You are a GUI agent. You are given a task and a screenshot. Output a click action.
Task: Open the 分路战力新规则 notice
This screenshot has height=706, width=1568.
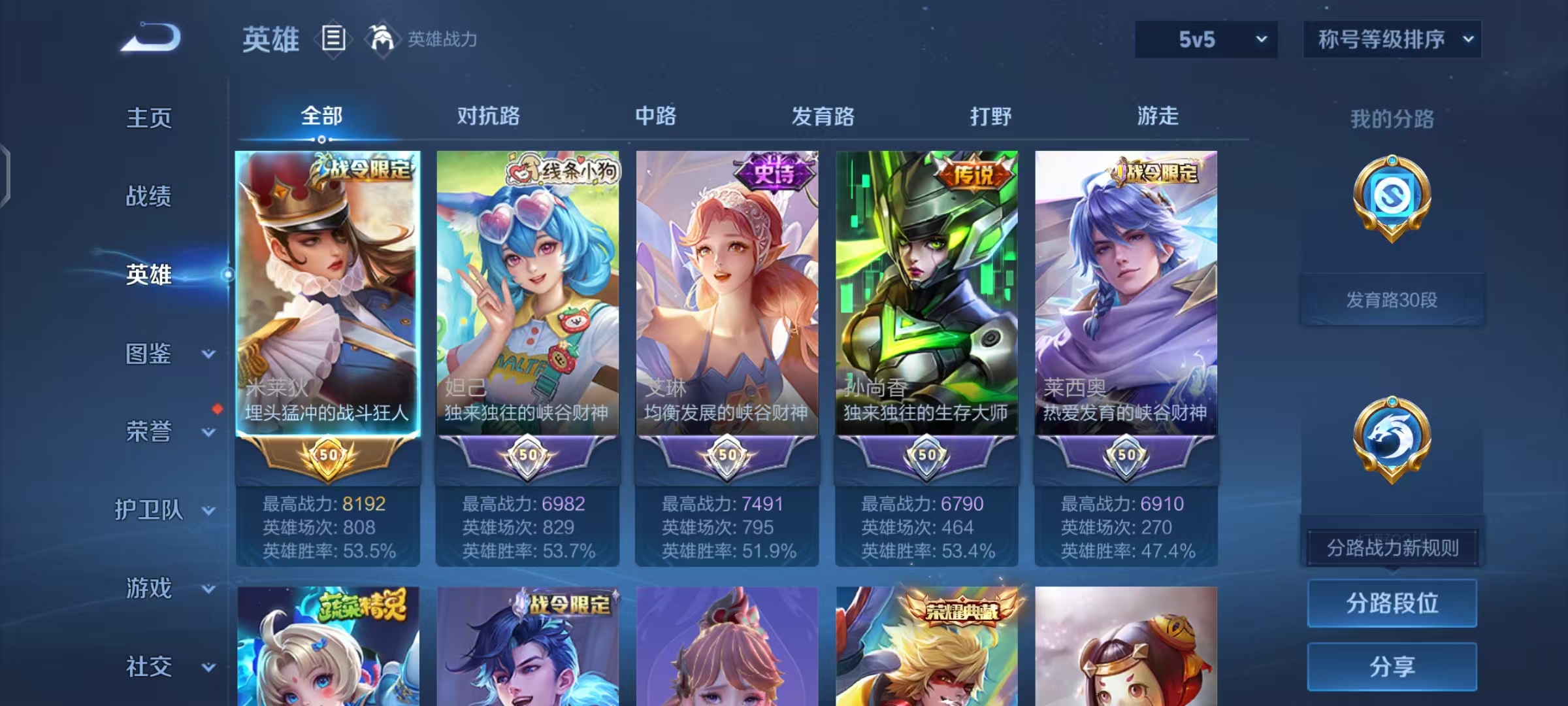click(1392, 548)
